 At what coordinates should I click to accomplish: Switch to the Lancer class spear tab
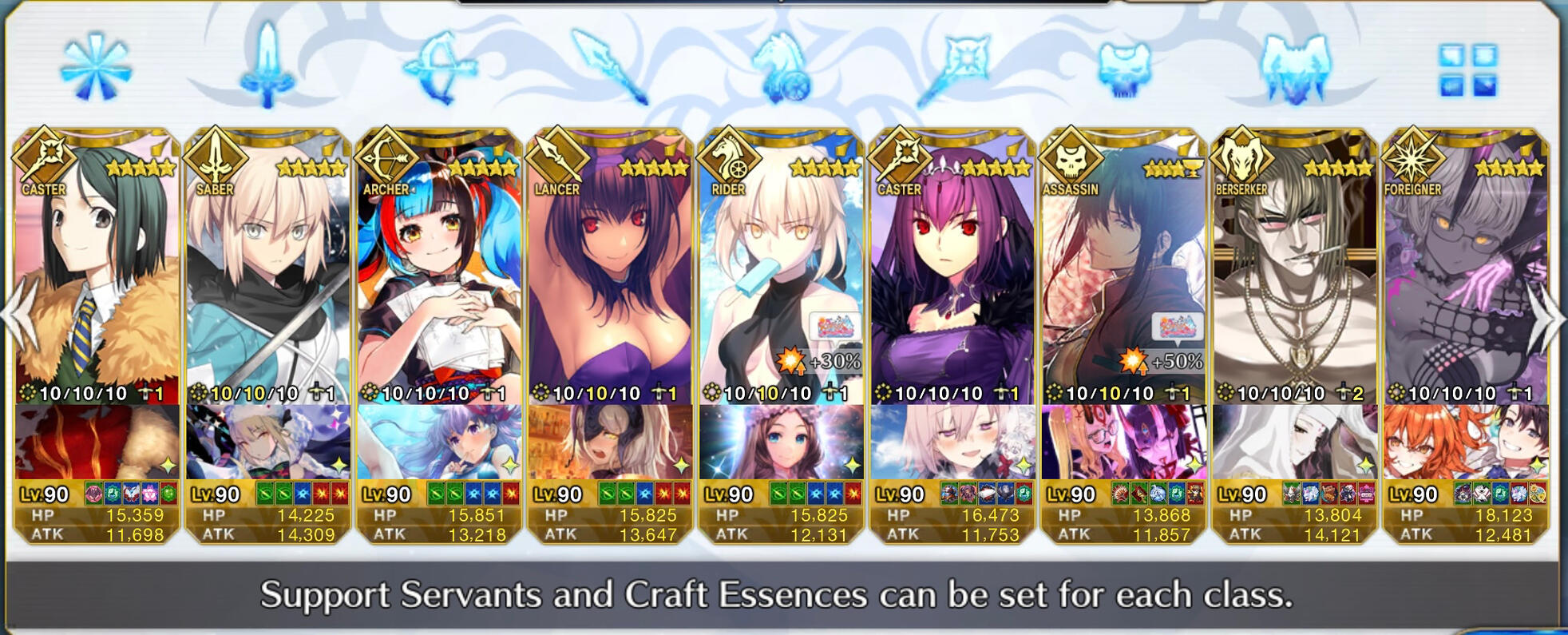click(610, 68)
